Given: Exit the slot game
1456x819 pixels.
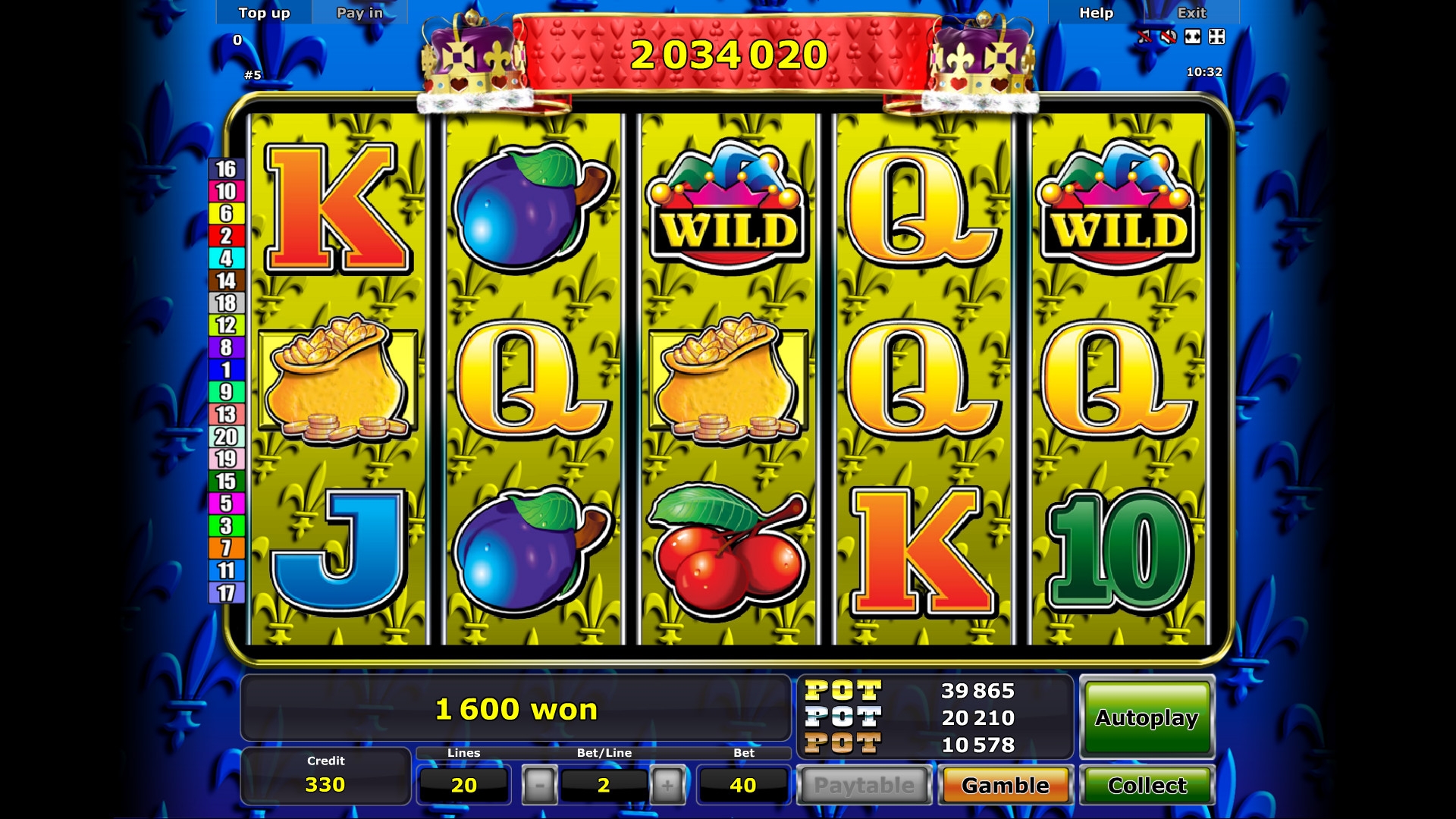Looking at the screenshot, I should click(x=1191, y=13).
